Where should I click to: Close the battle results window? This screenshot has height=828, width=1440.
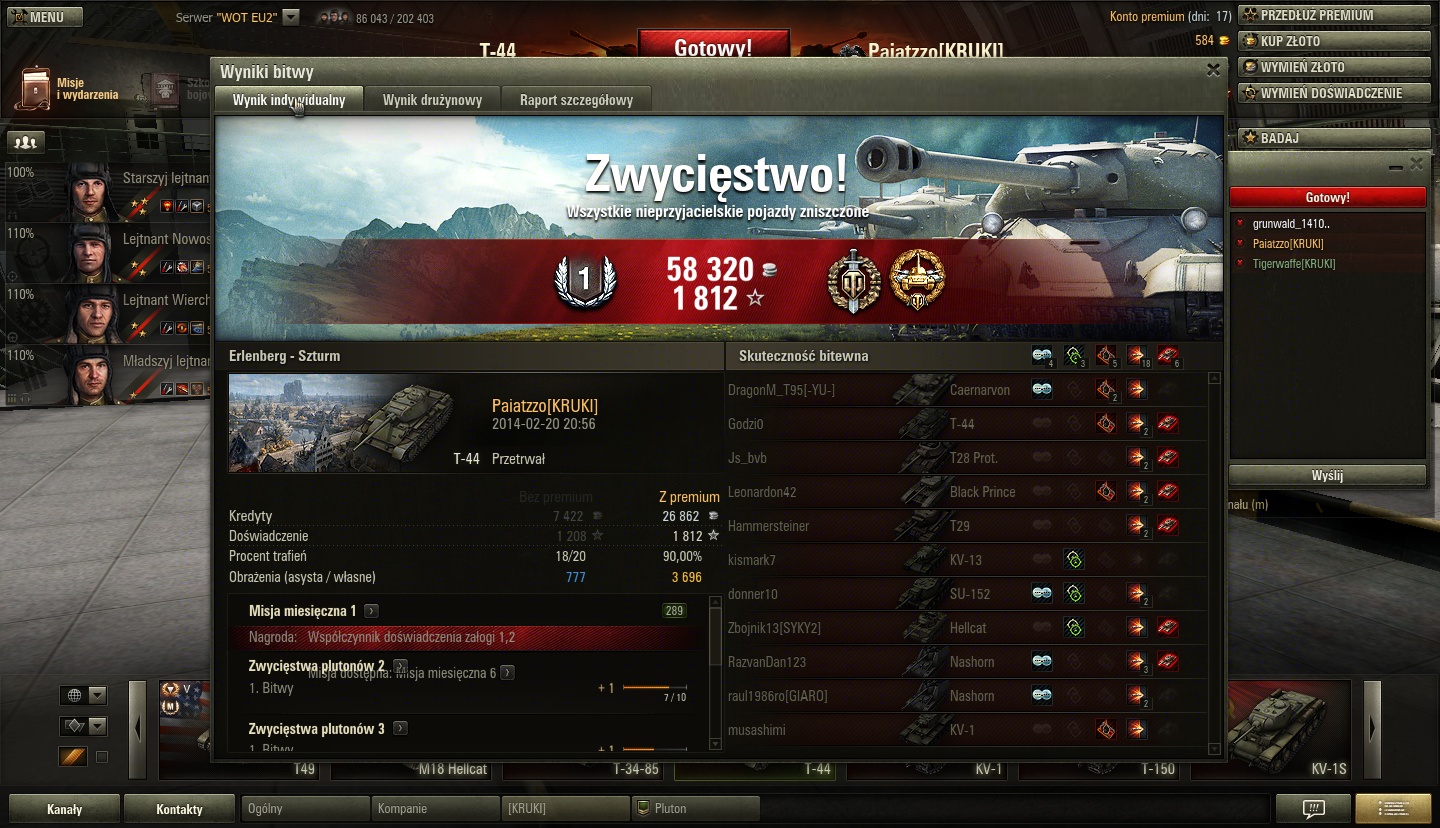click(x=1212, y=70)
